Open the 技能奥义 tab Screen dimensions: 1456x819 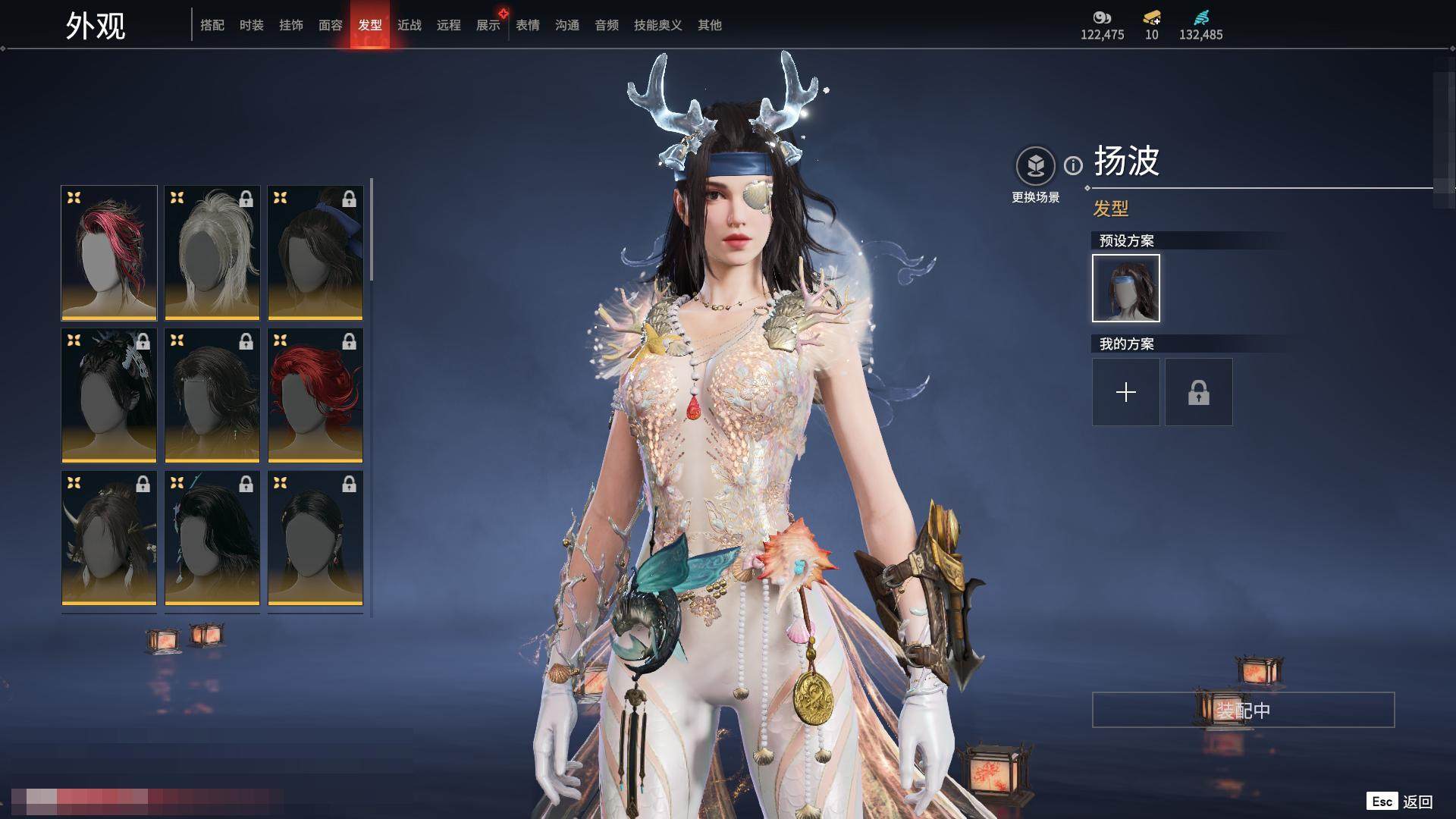657,26
